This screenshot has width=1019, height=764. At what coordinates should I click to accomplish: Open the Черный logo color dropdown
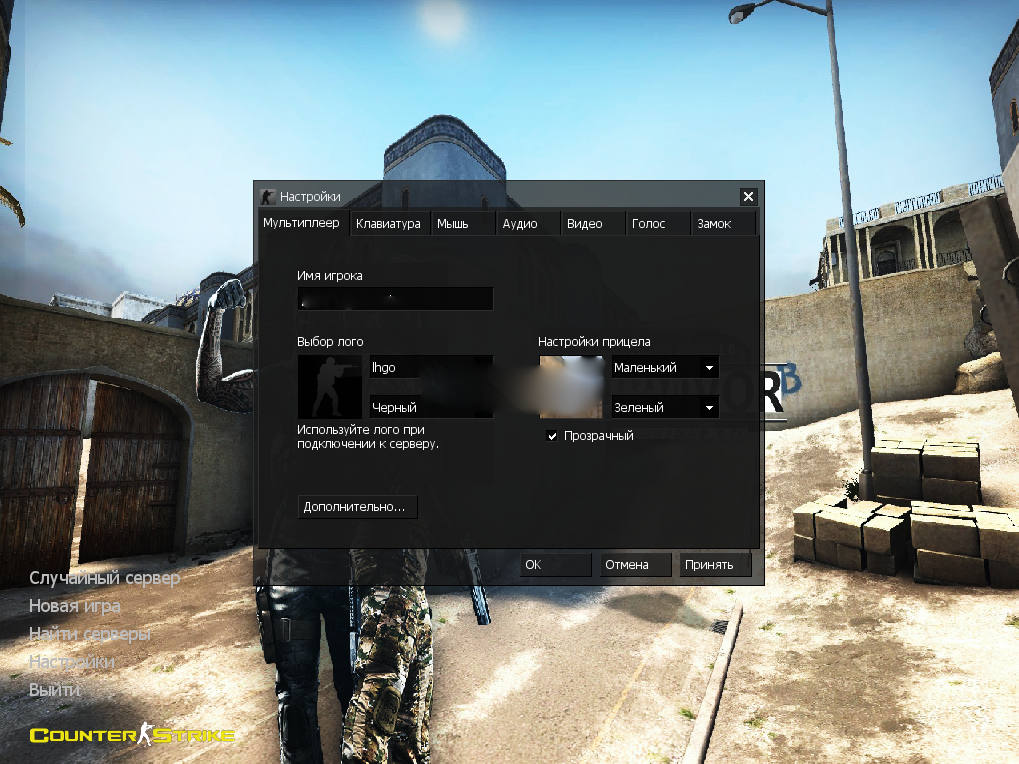pyautogui.click(x=431, y=407)
